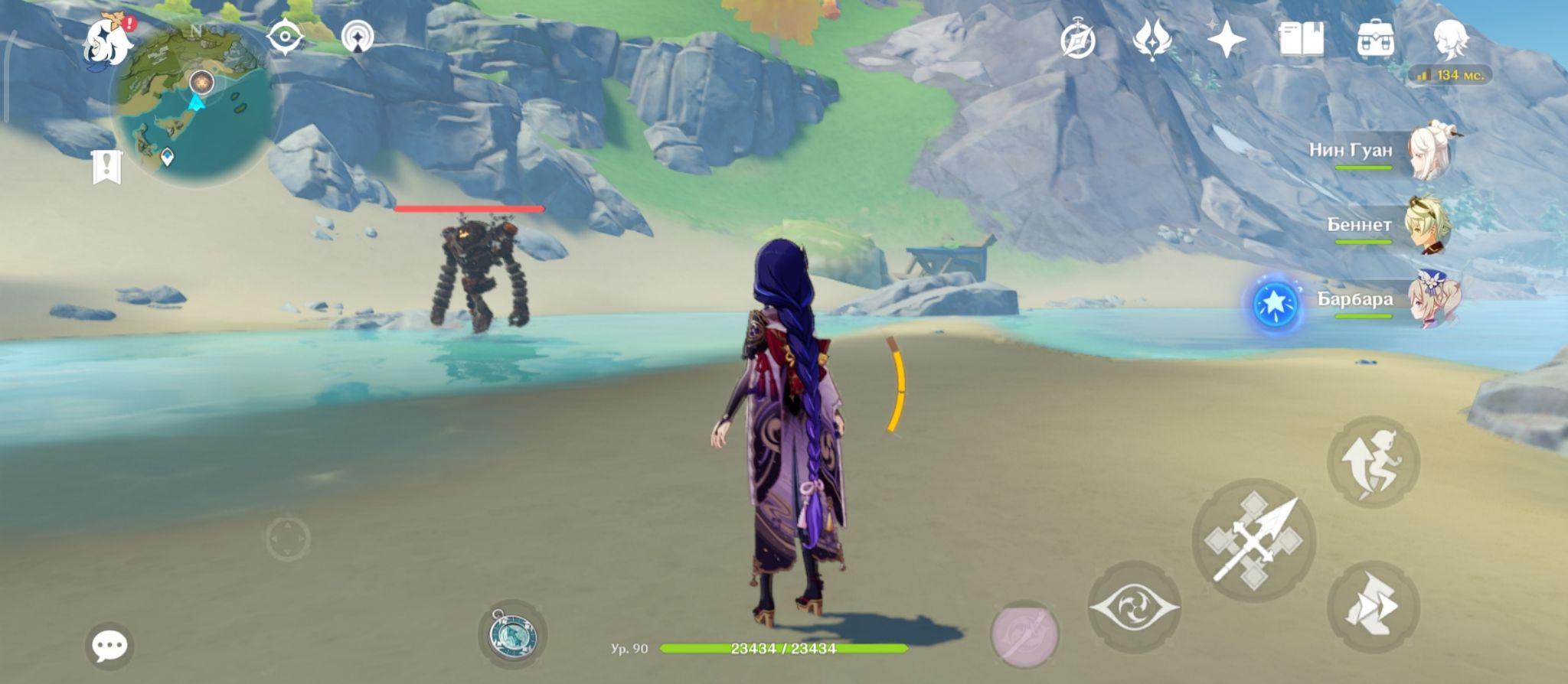Tap the spear Normal Attack button
The image size is (1568, 684).
pos(1253,541)
